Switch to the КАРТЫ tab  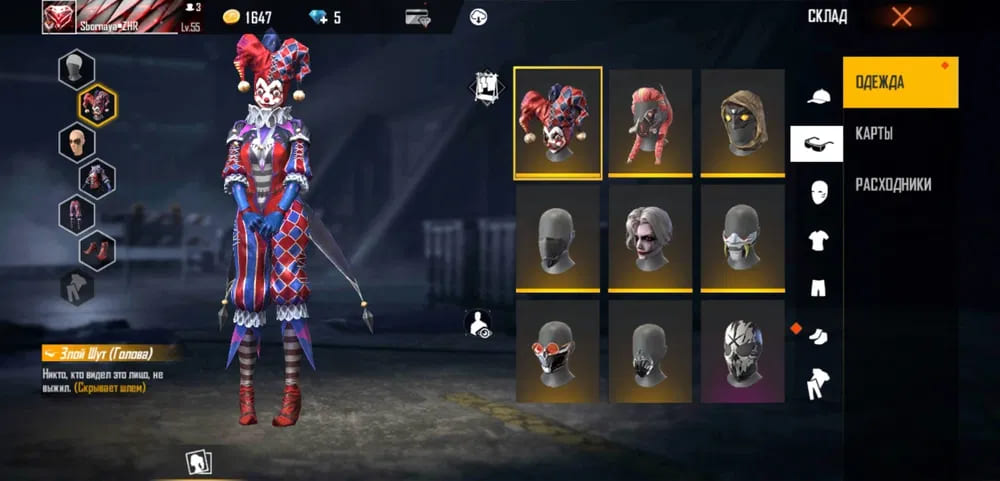tap(874, 134)
